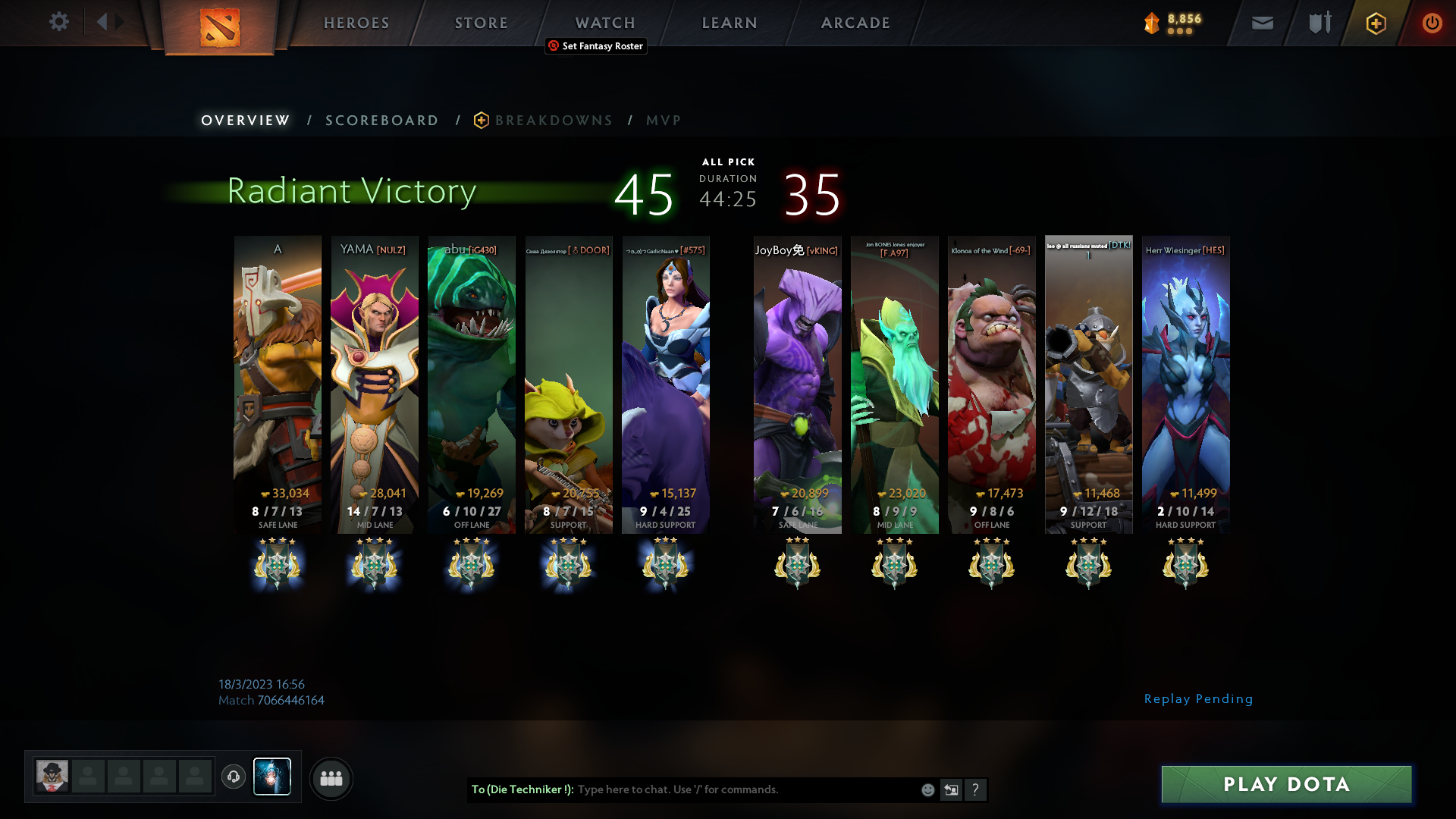The width and height of the screenshot is (1456, 819).
Task: Open the emoticon picker in chat
Action: pyautogui.click(x=927, y=789)
